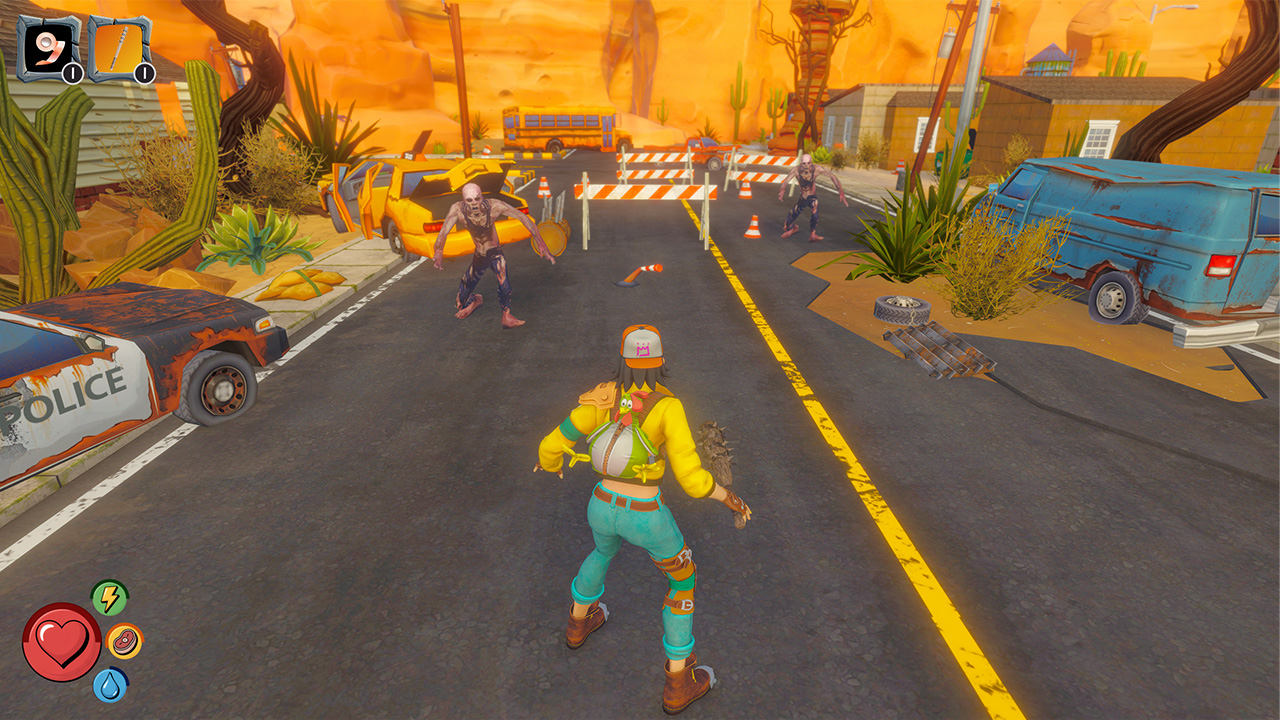Click the water droplet thirst meter

click(111, 686)
